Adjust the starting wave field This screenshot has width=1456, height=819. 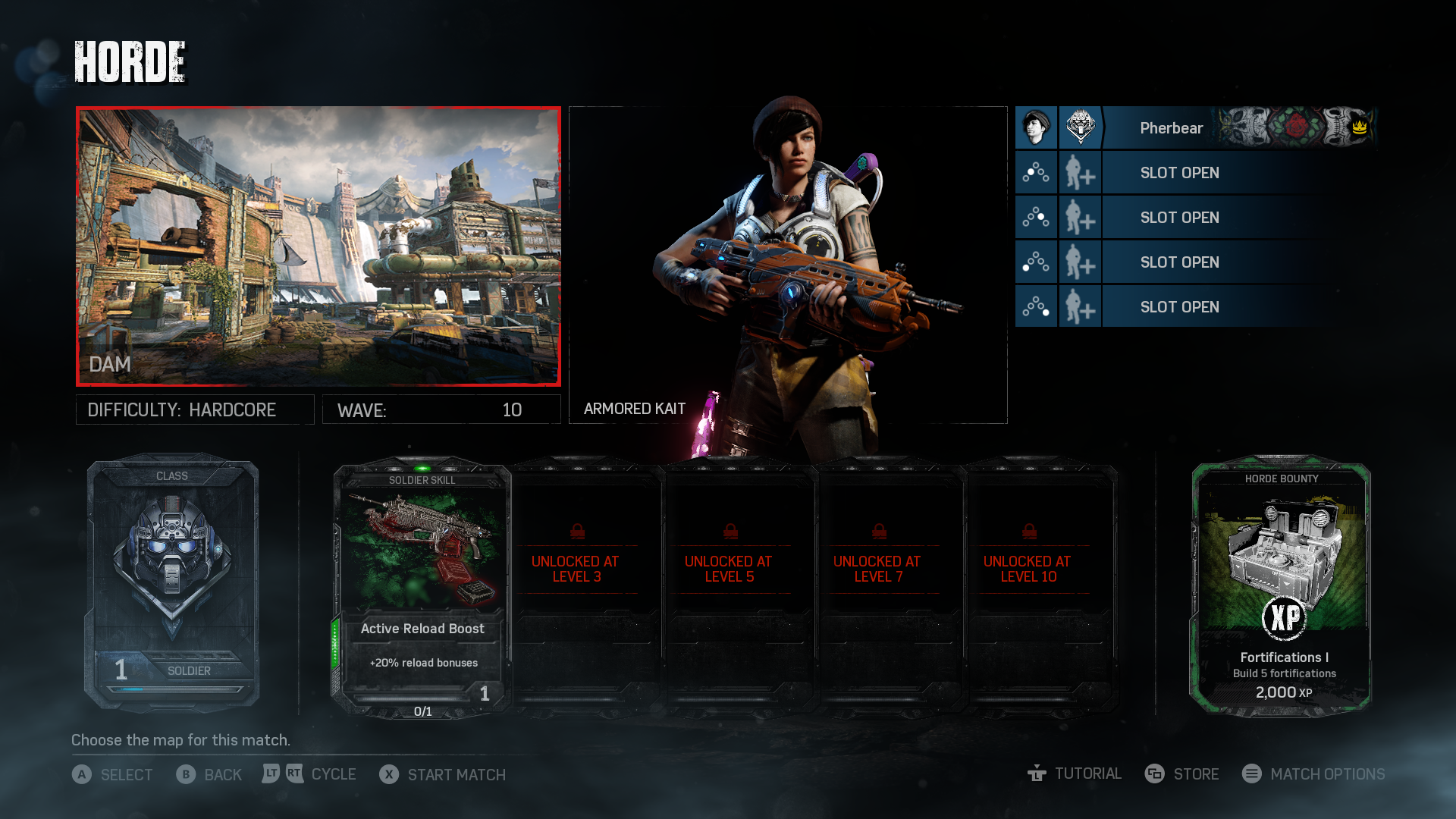tap(441, 409)
